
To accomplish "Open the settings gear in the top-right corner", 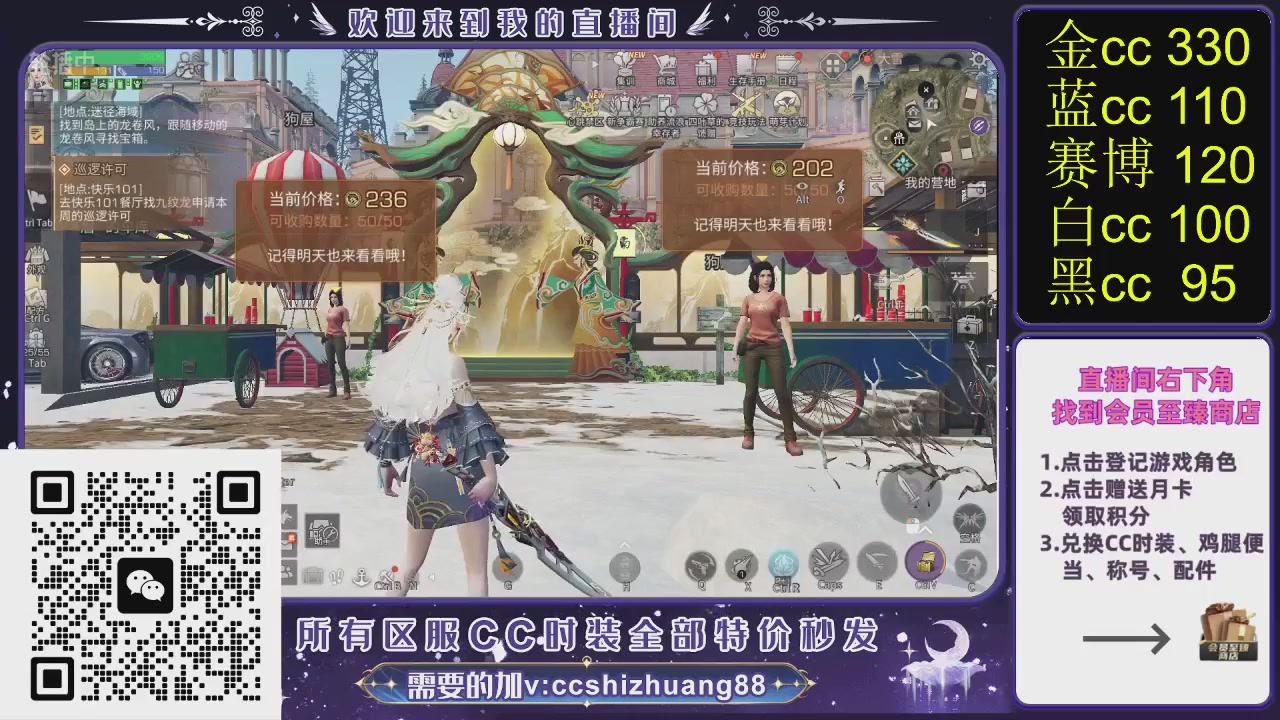I will point(977,59).
